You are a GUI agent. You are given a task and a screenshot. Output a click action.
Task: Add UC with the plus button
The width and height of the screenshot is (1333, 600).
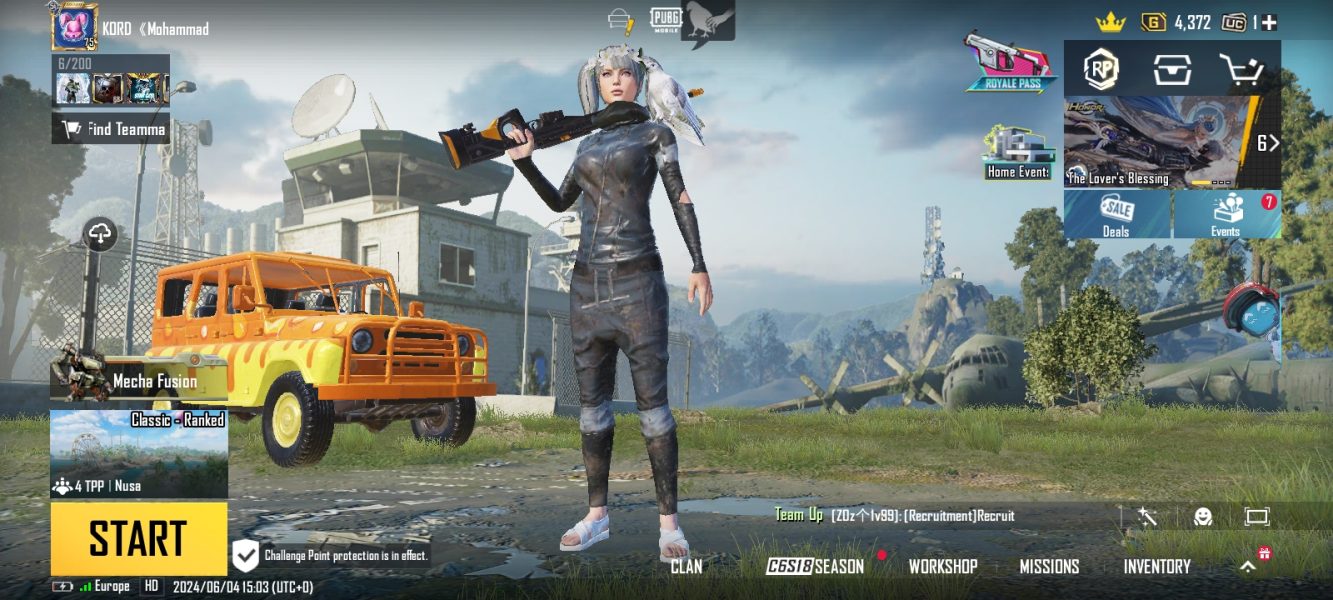(1269, 22)
